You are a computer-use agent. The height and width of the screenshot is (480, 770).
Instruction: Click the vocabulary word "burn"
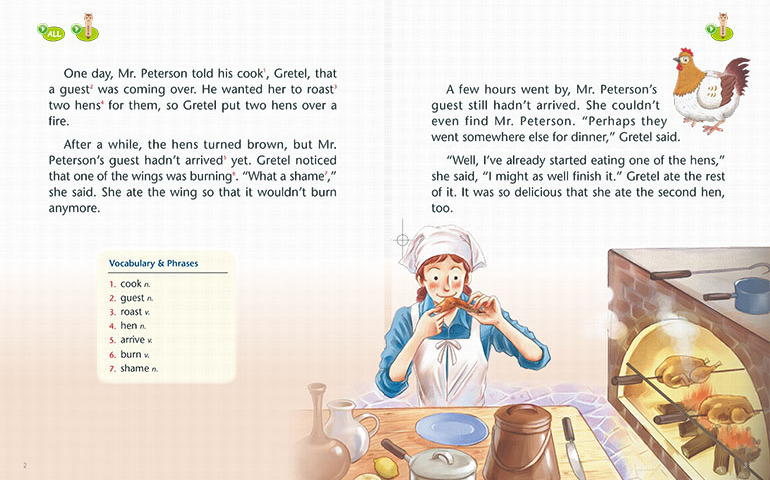tap(131, 354)
